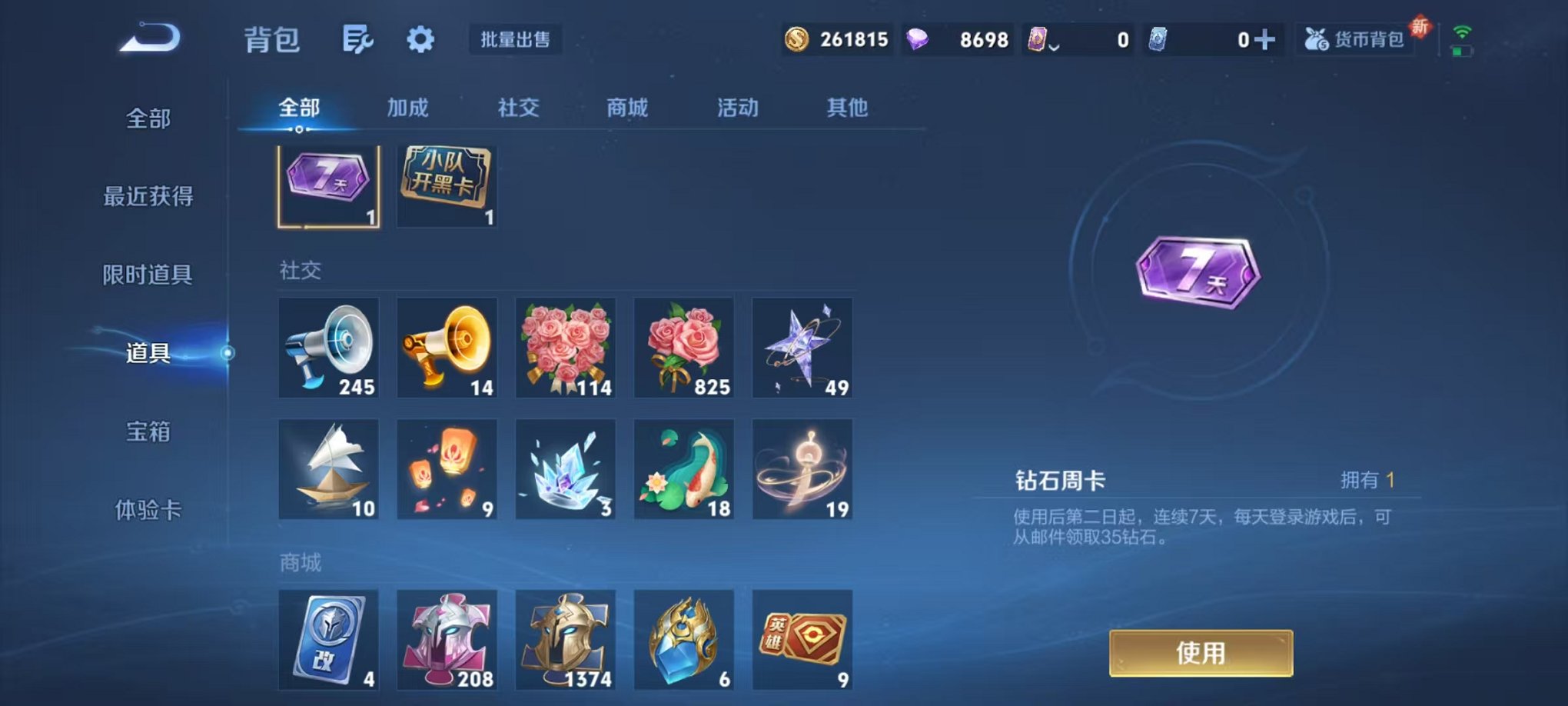Open the 货币背包 currency backpack

(1355, 38)
